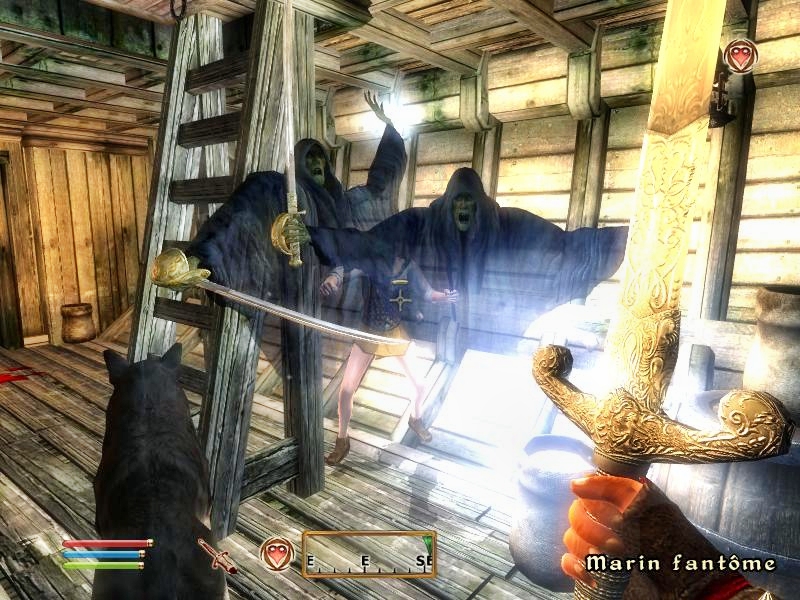Screen dimensions: 800x600
Task: Click the compass heading bar
Action: (x=368, y=554)
